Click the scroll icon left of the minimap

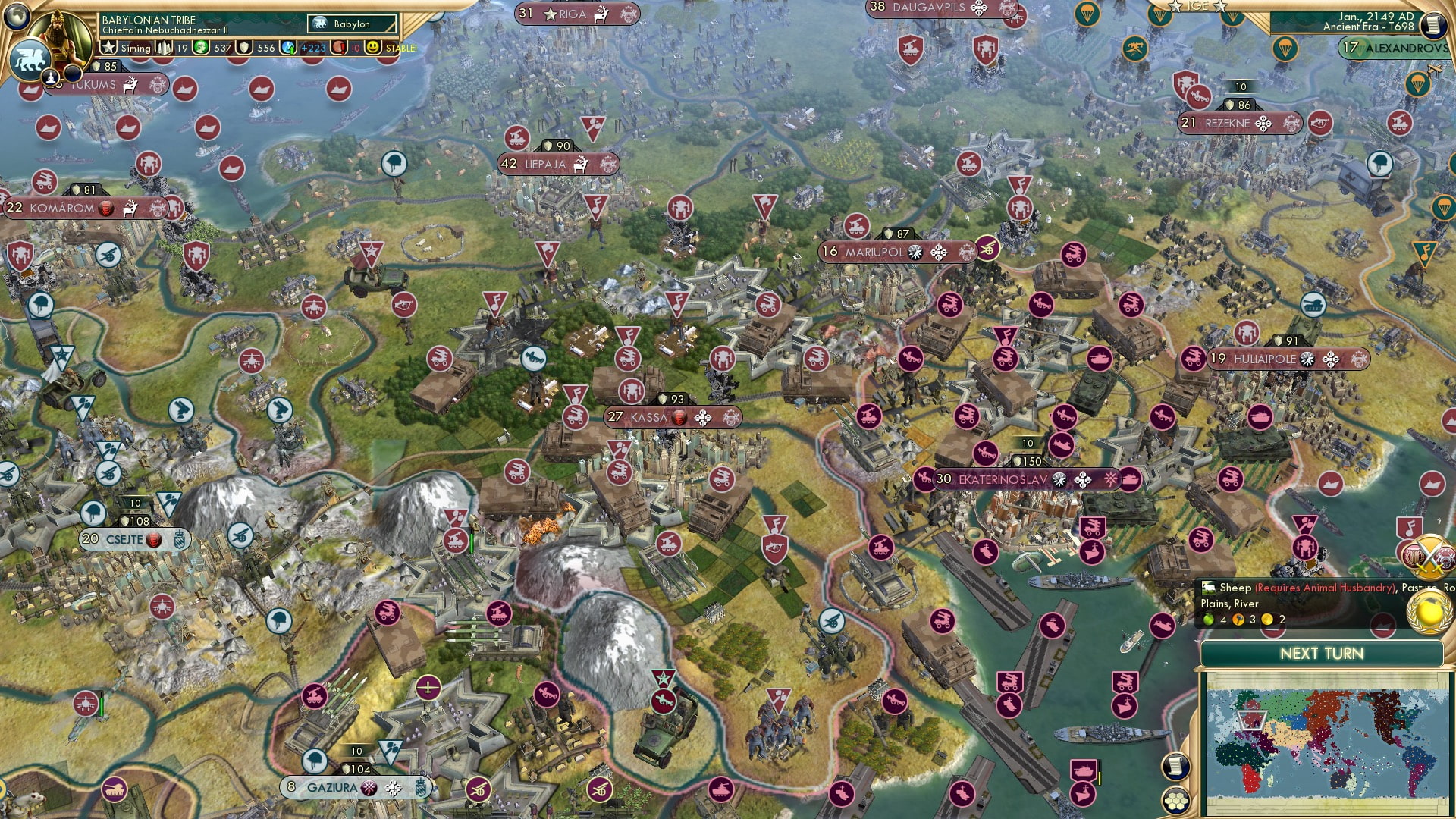coord(1176,767)
